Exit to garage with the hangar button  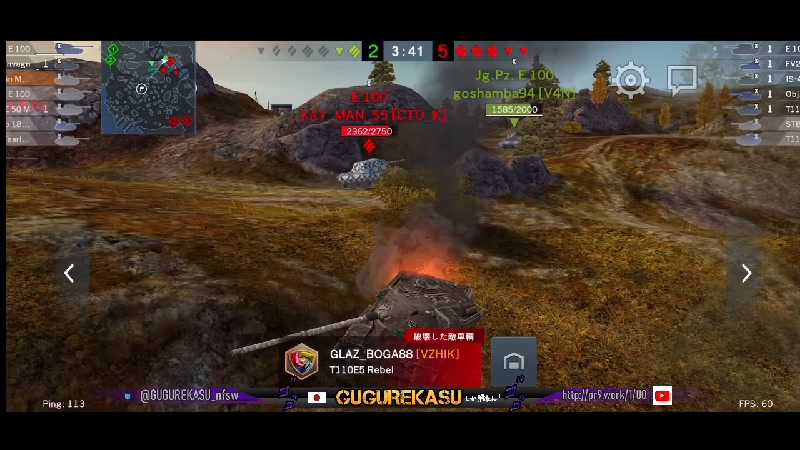[513, 362]
